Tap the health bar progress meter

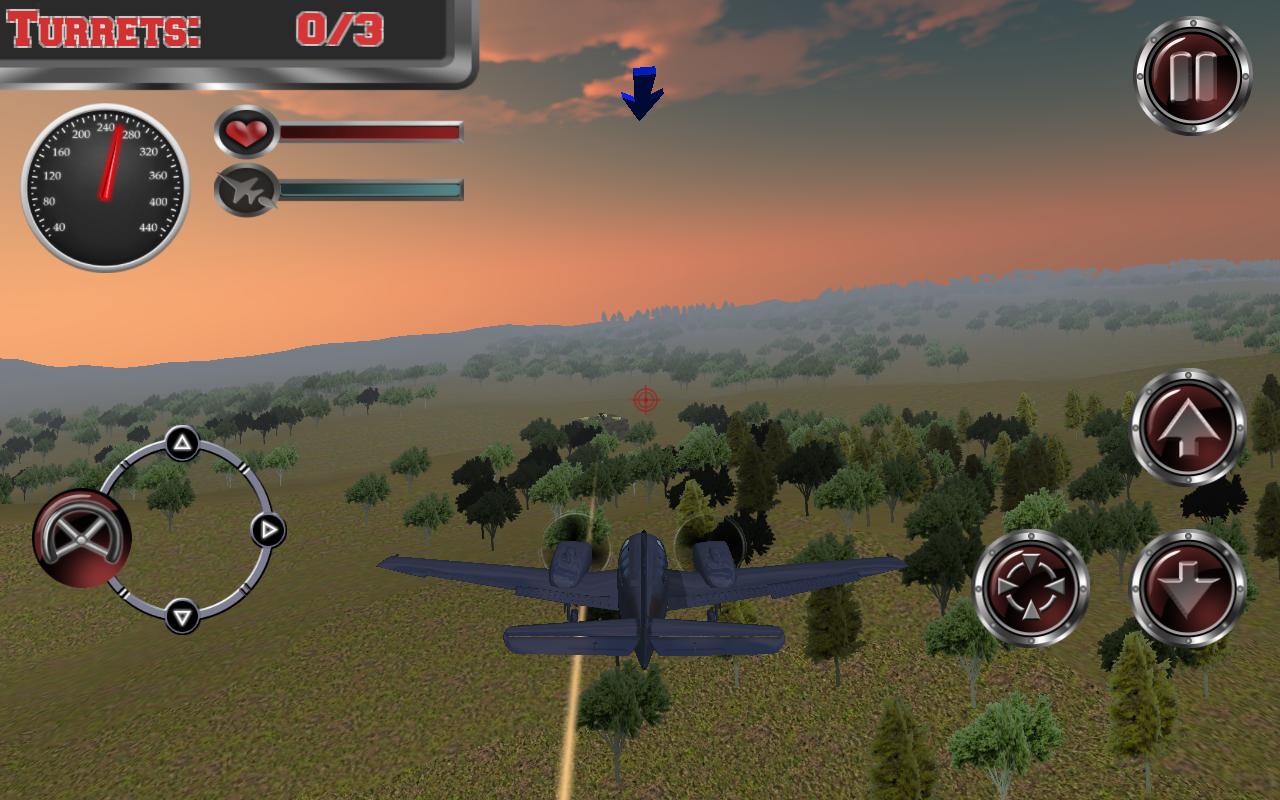[x=370, y=130]
